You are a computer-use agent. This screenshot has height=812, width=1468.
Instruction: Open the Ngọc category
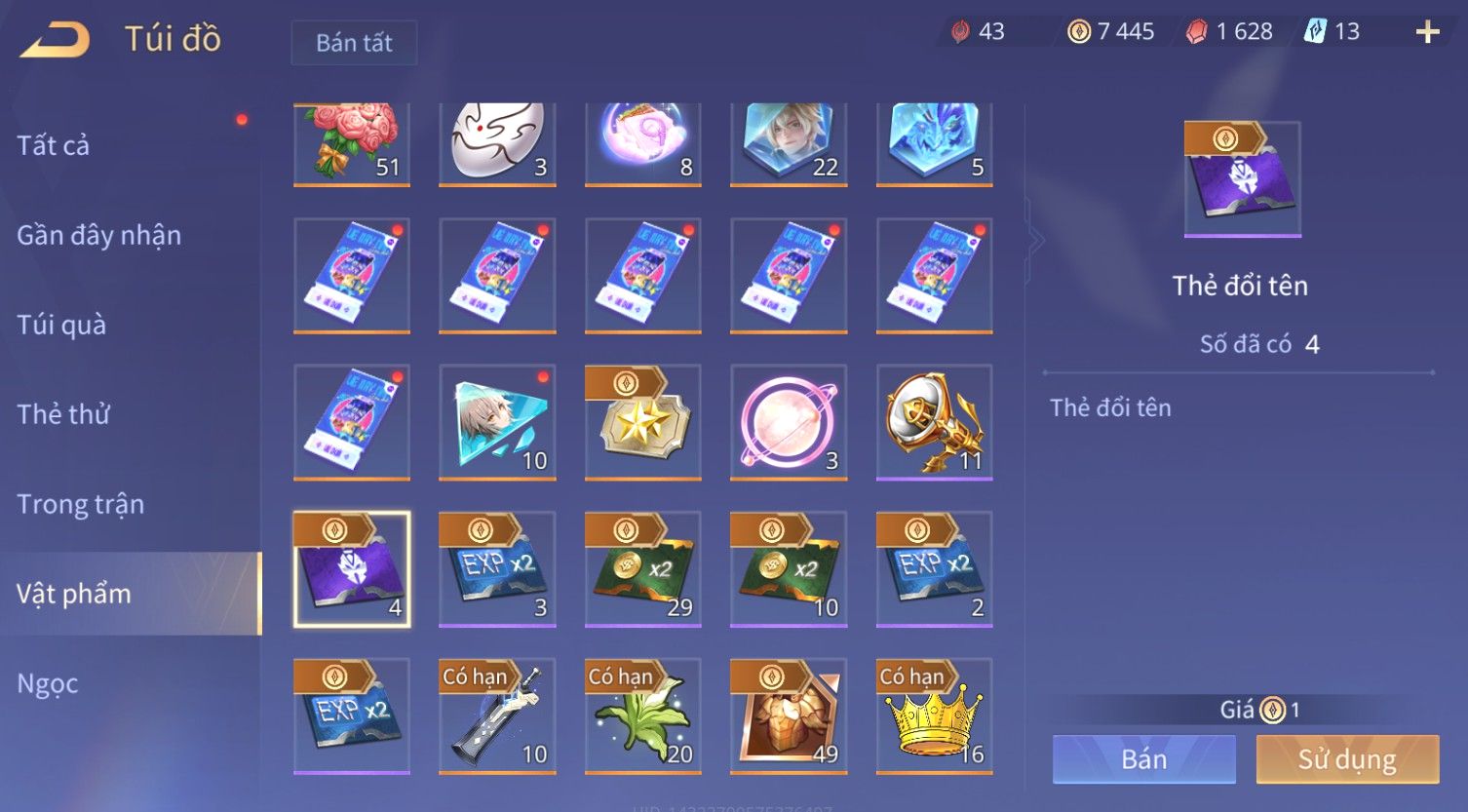(x=48, y=683)
